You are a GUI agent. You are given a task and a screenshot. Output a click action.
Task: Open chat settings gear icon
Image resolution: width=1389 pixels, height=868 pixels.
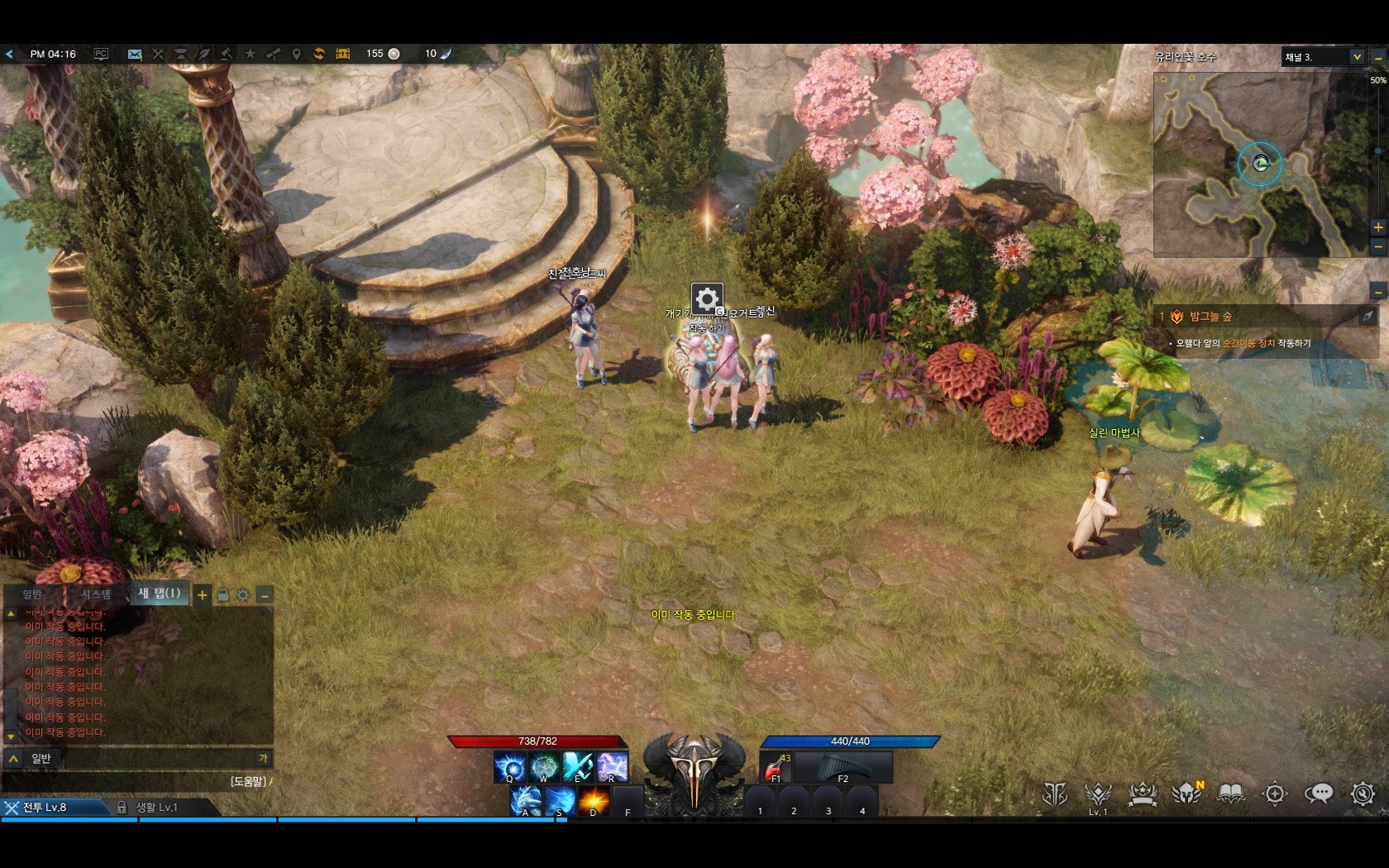243,594
